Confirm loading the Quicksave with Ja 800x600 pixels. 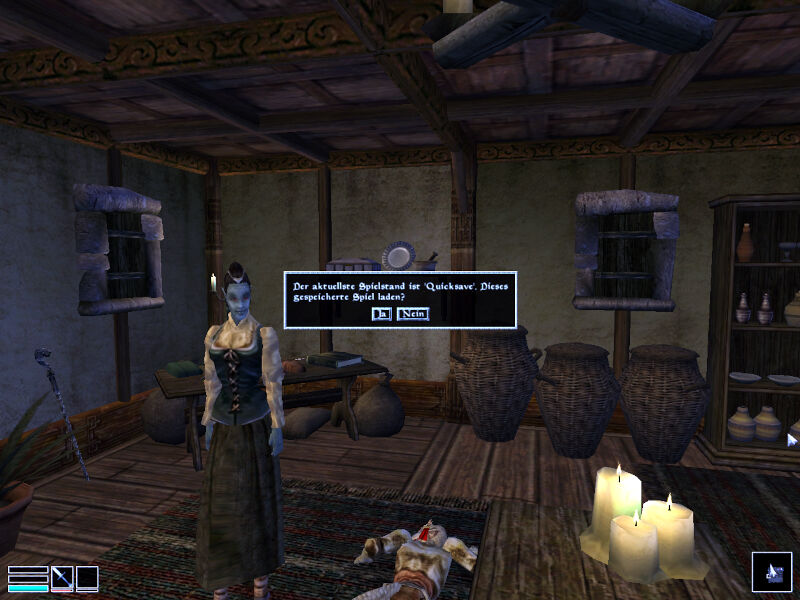click(x=380, y=314)
